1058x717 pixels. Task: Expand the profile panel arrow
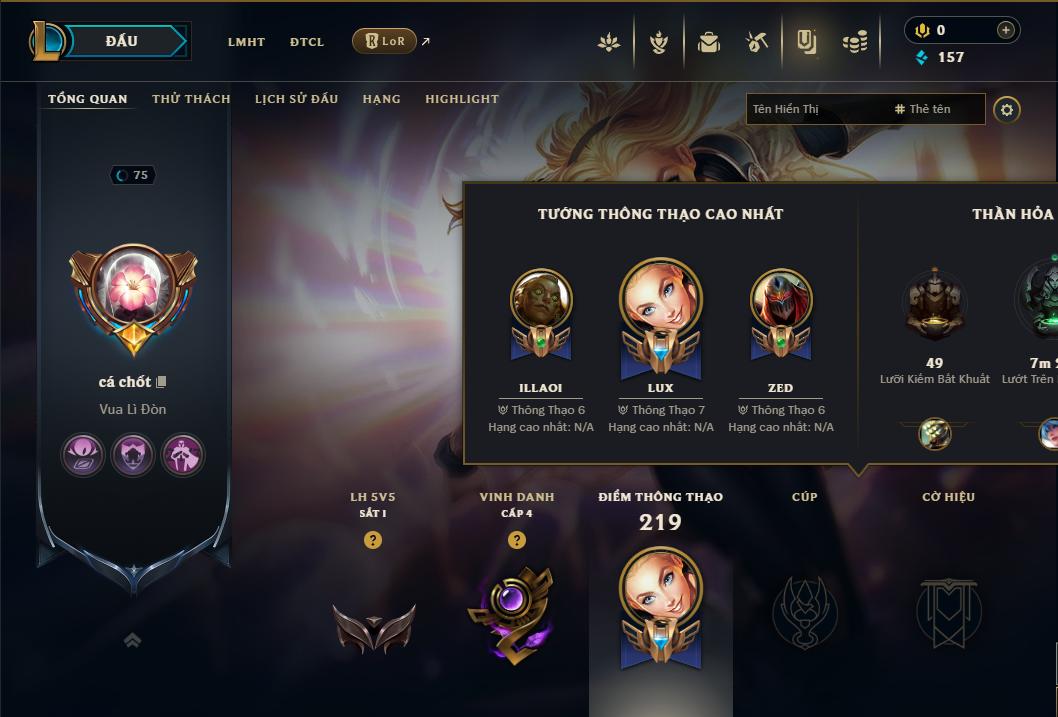132,640
